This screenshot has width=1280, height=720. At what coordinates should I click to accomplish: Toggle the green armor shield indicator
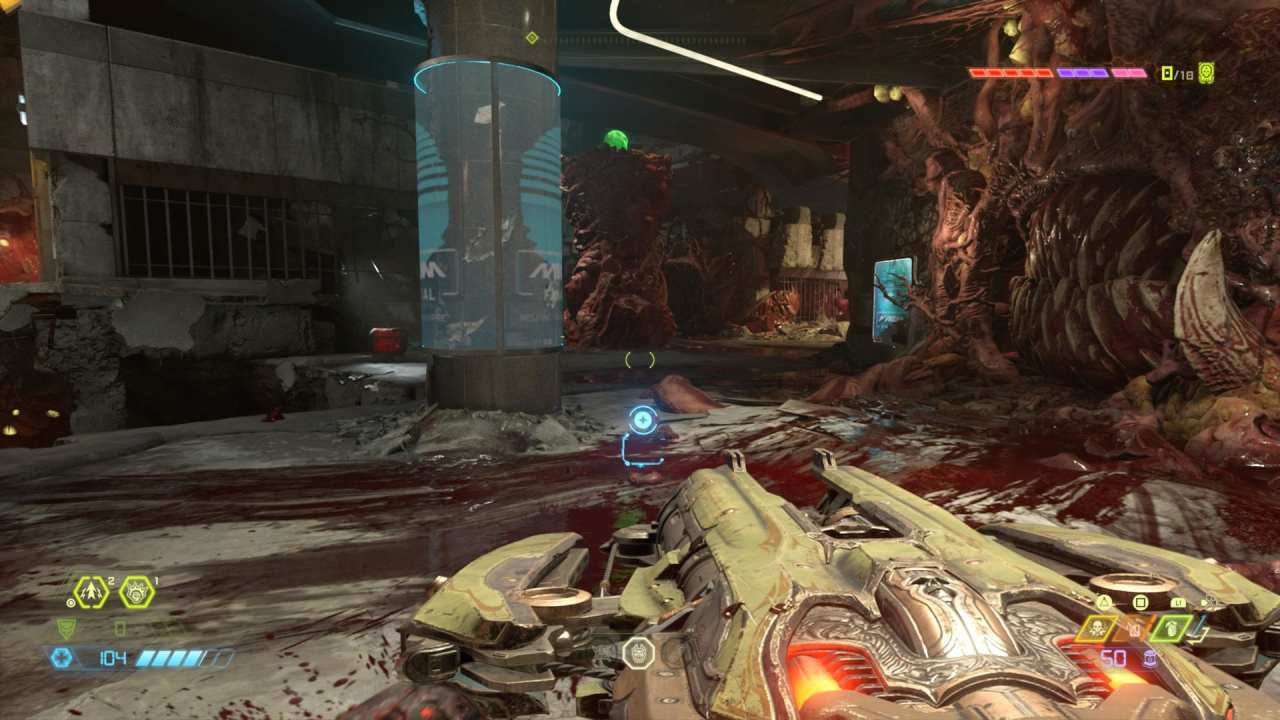point(65,628)
